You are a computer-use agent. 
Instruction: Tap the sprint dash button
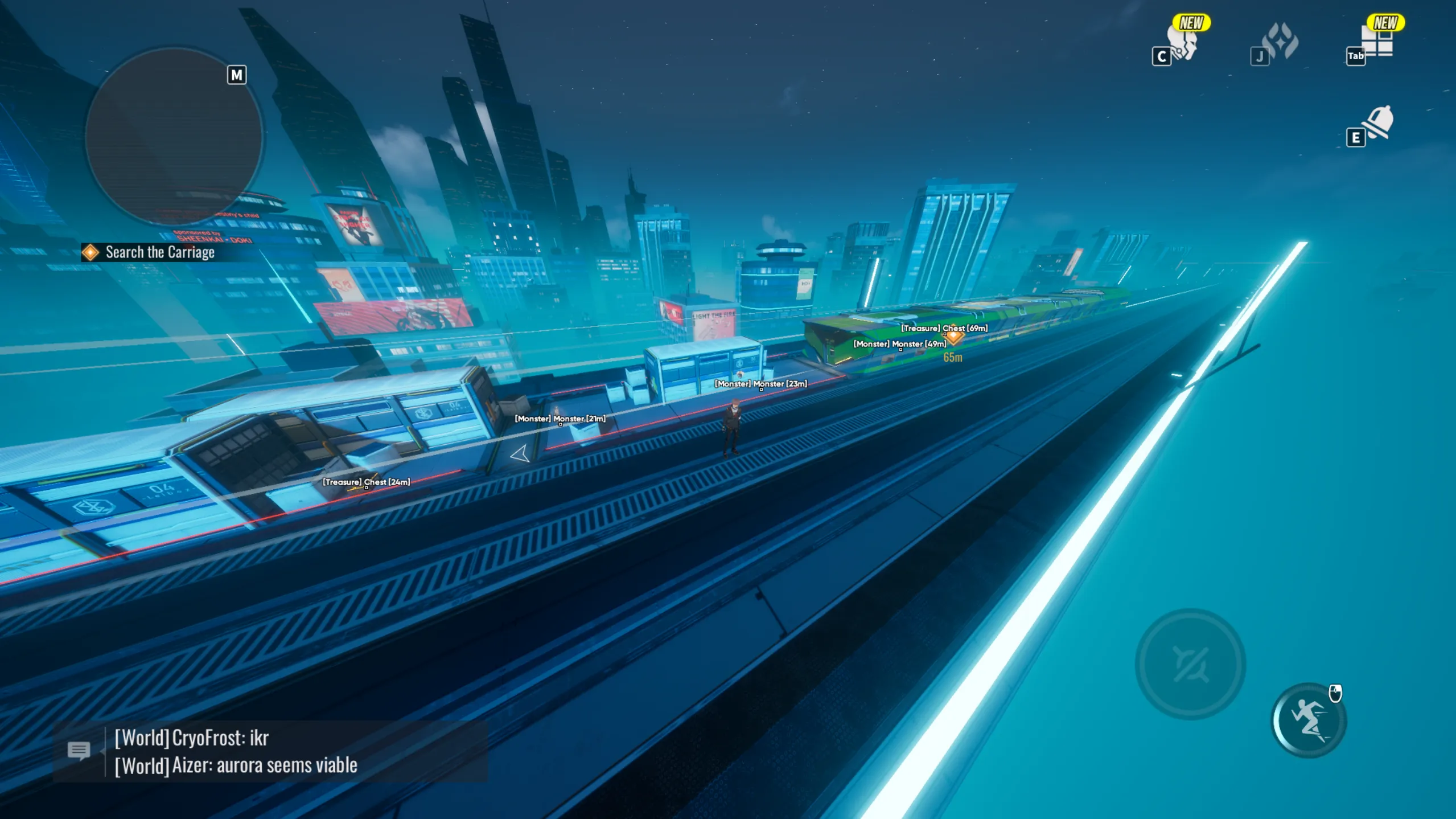pyautogui.click(x=1309, y=720)
